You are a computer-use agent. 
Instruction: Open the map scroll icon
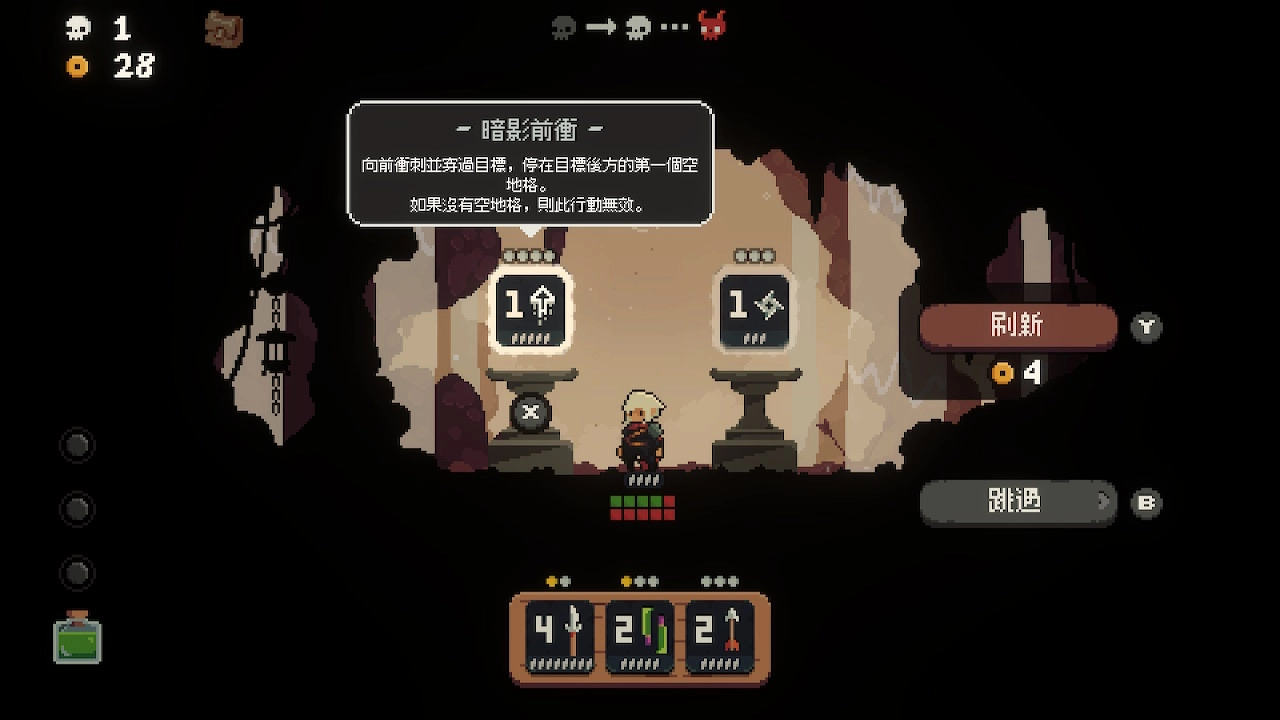[x=224, y=28]
